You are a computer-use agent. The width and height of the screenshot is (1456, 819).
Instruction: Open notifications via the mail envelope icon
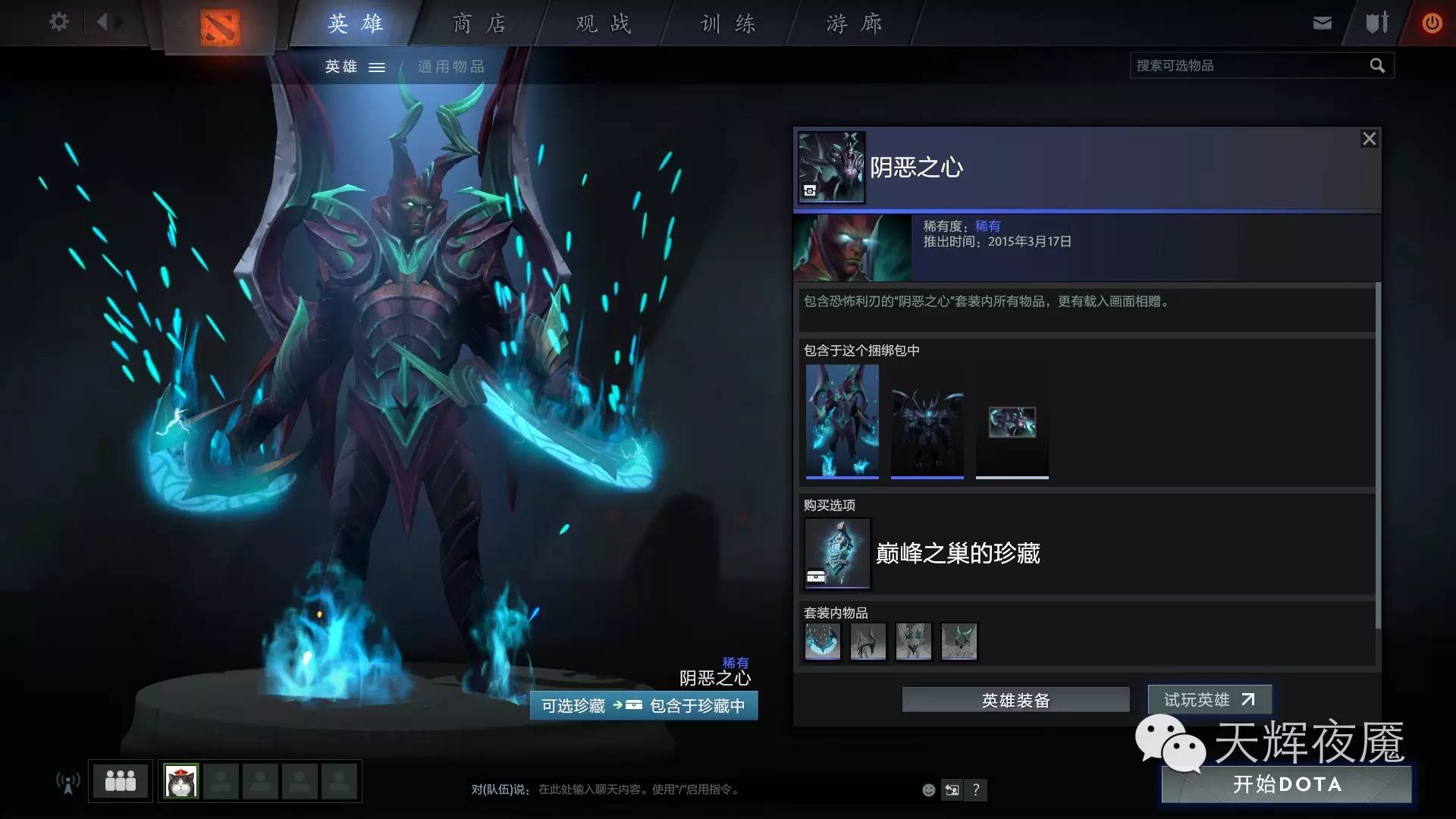(1322, 22)
